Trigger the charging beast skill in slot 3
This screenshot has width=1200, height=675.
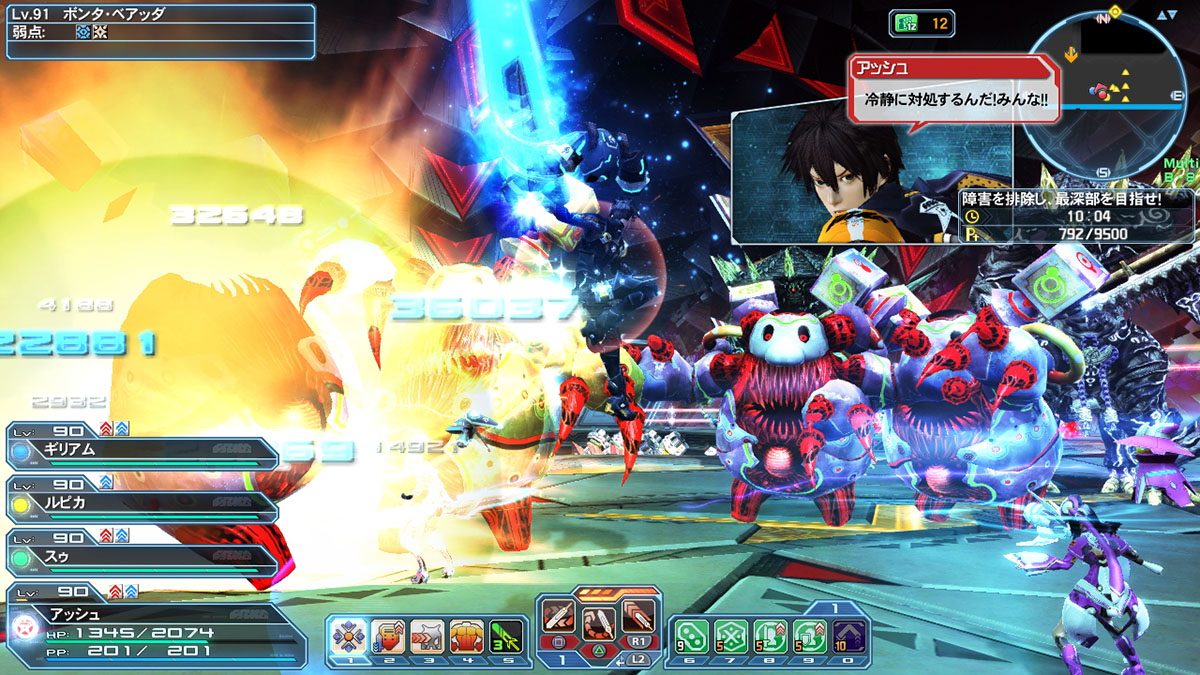point(426,635)
